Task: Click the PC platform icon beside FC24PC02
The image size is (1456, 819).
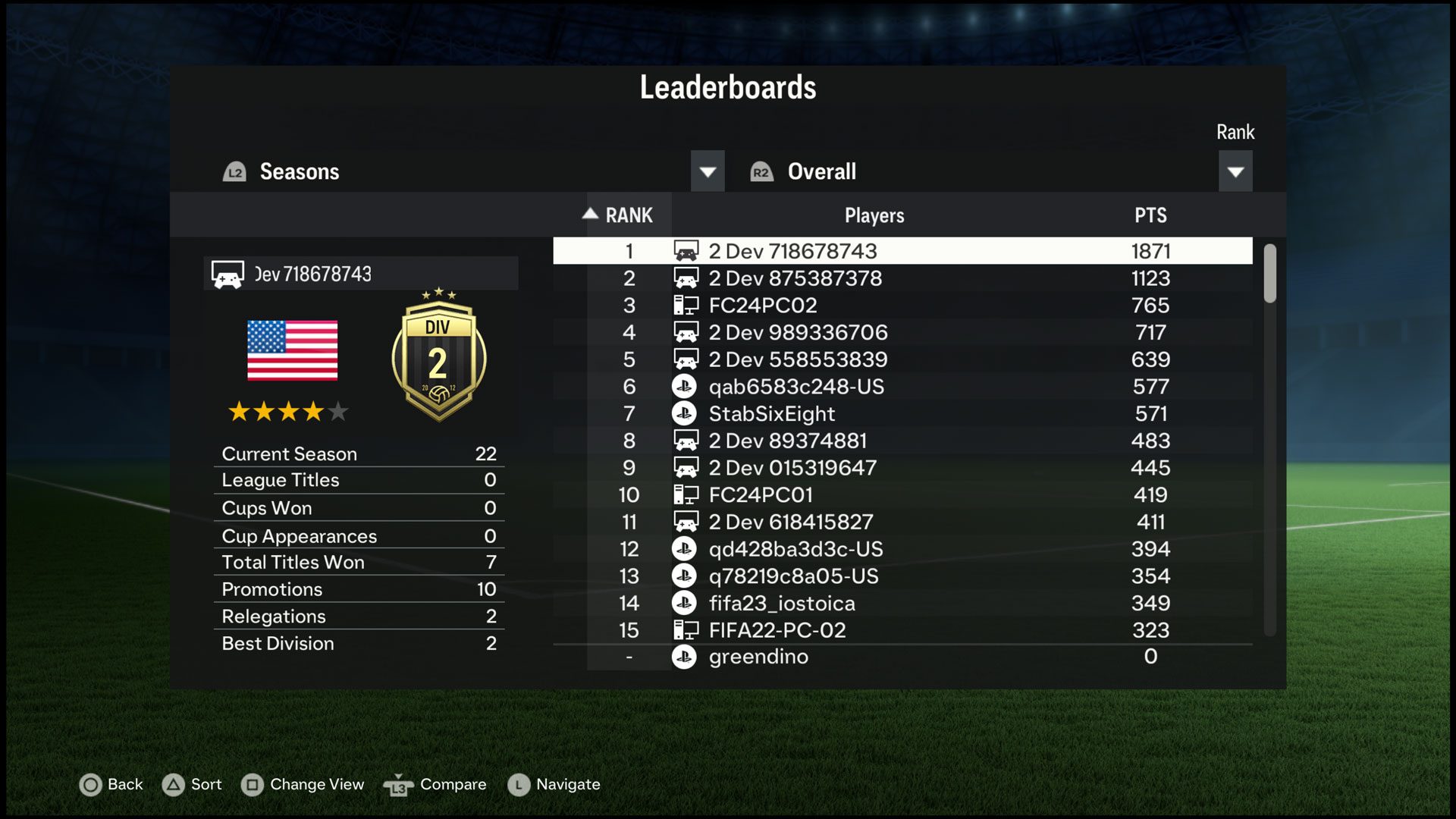Action: [685, 305]
